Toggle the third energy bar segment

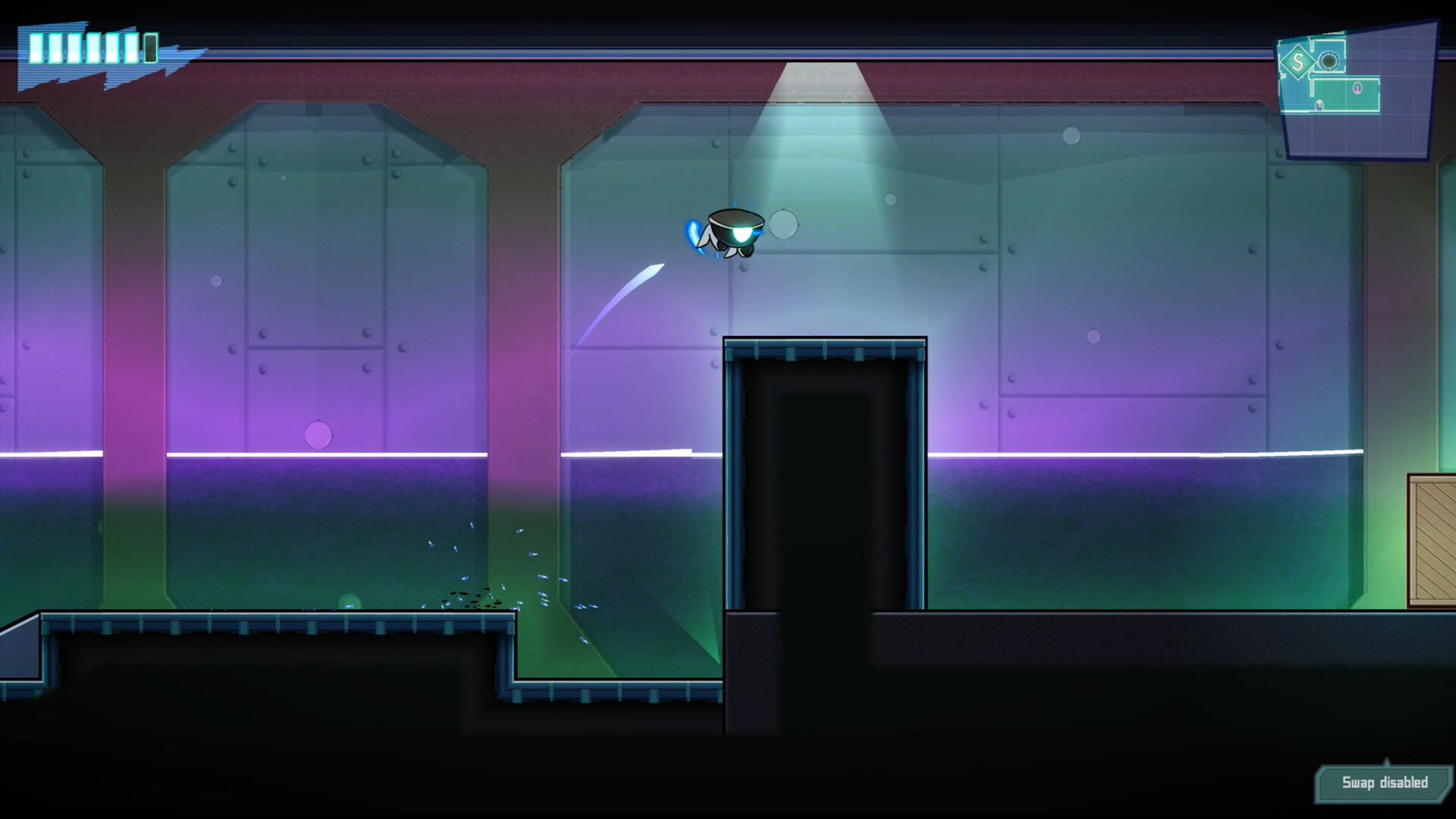74,49
